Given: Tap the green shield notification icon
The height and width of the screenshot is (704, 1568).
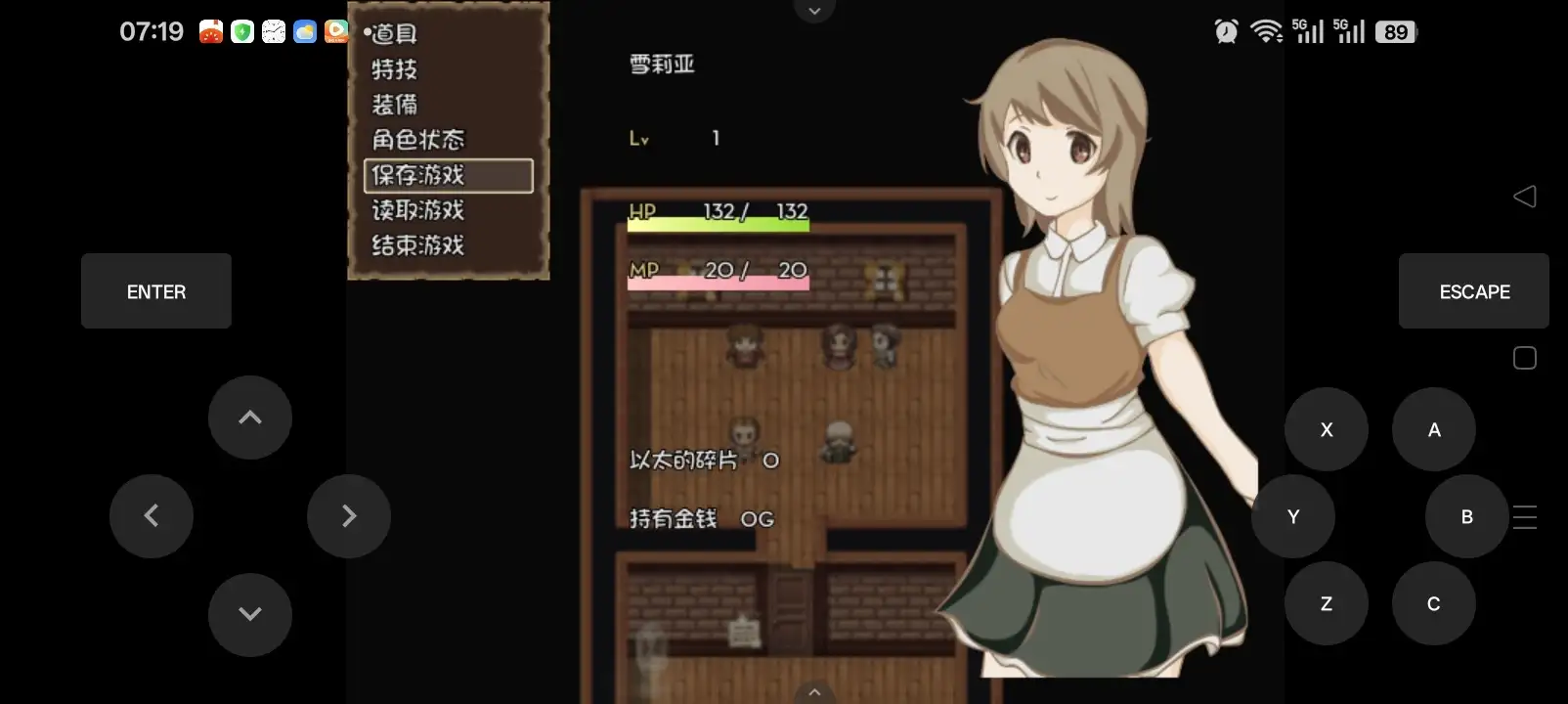Looking at the screenshot, I should [x=240, y=30].
